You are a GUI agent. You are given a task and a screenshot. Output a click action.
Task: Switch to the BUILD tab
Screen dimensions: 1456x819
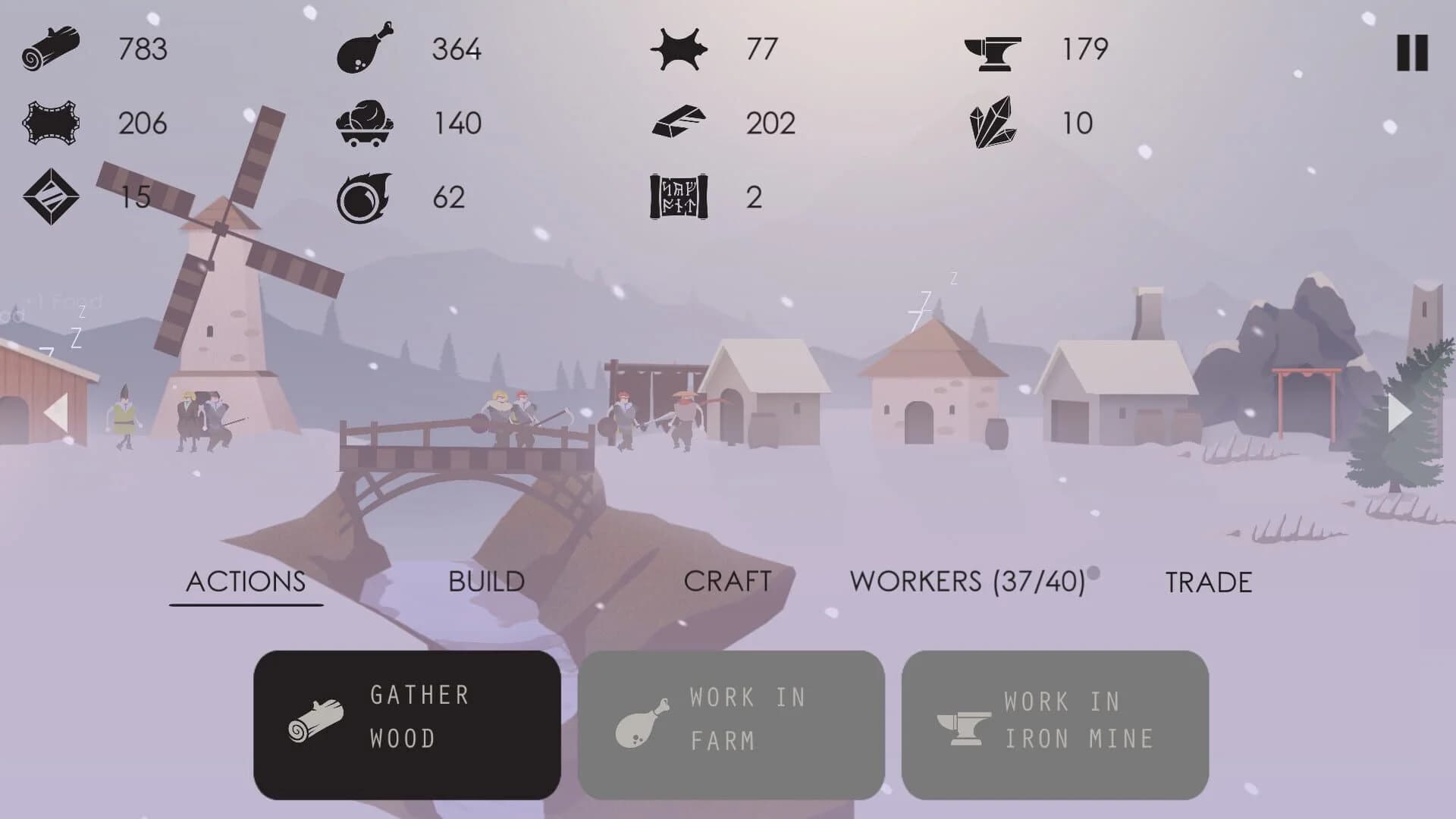tap(485, 582)
